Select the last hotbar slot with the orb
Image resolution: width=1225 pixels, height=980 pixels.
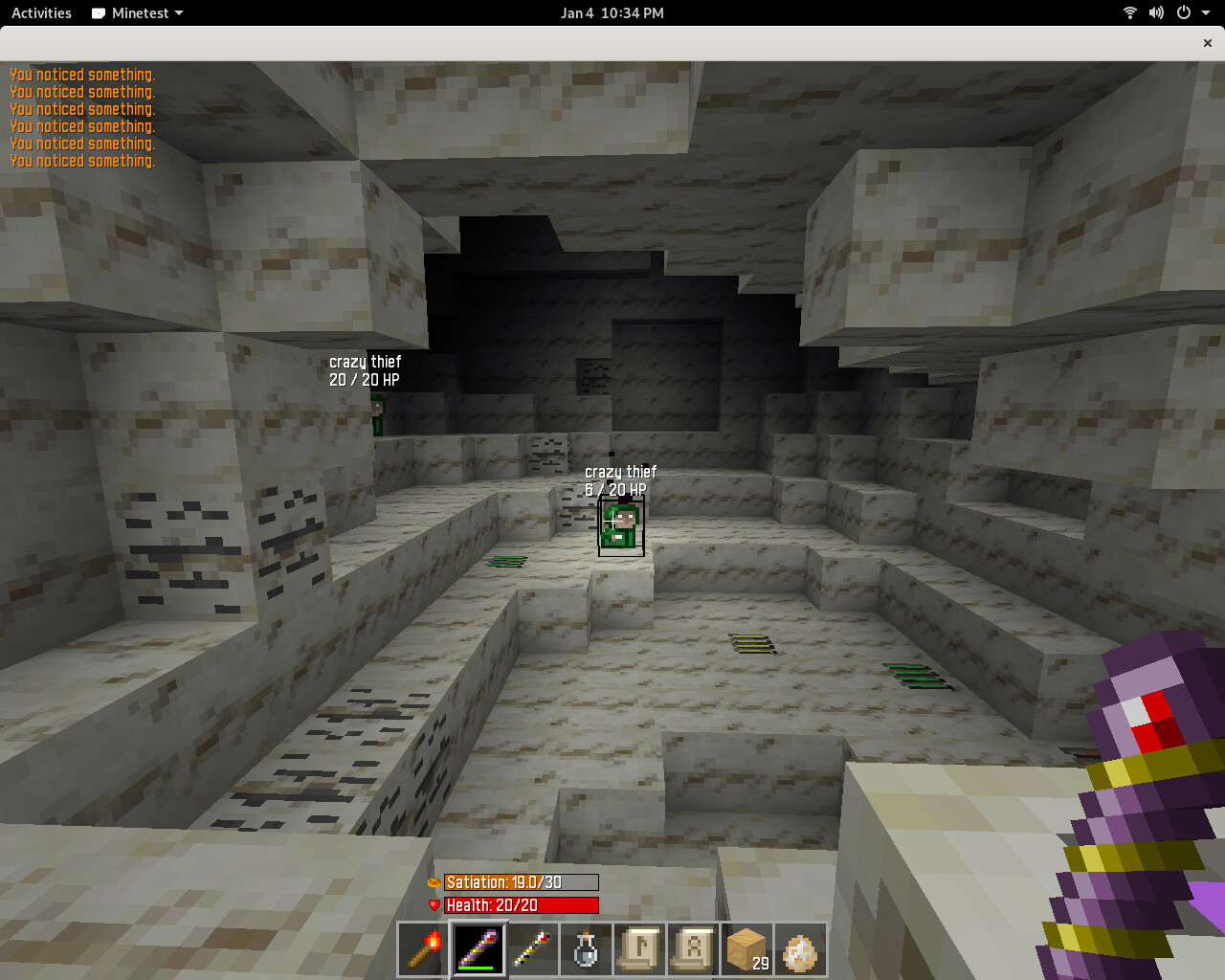pyautogui.click(x=800, y=949)
